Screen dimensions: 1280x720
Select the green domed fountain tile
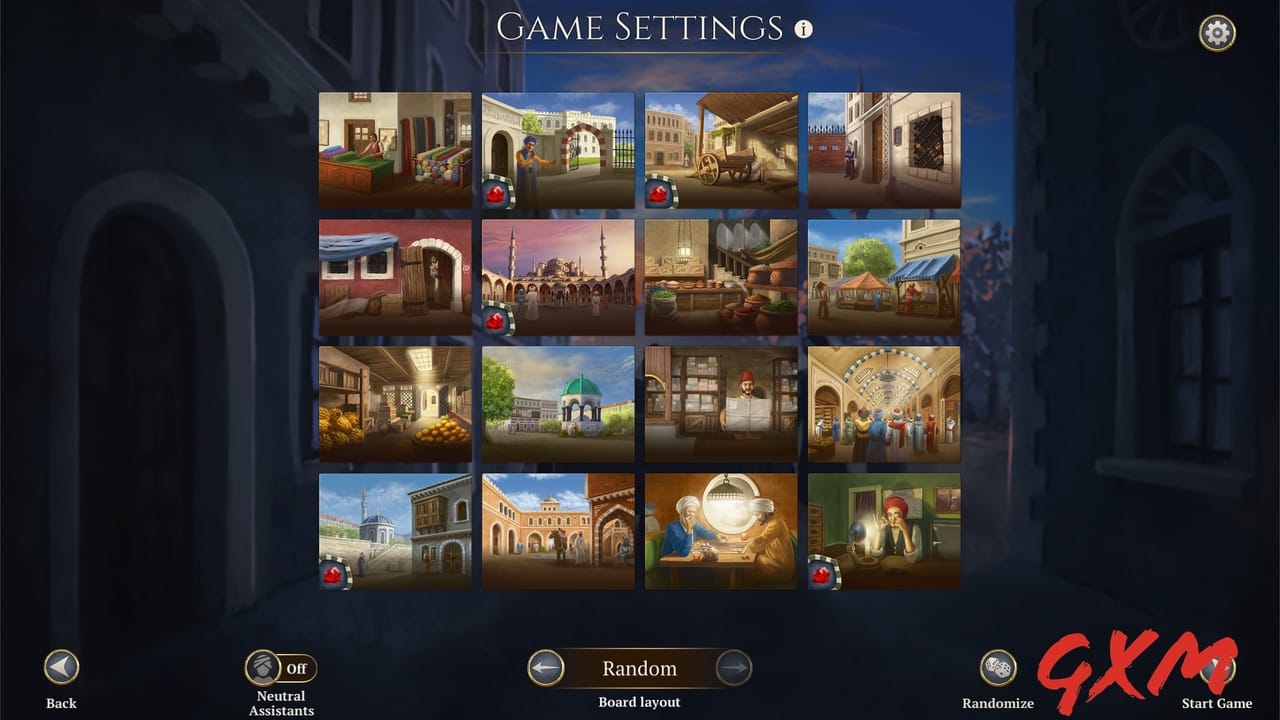click(558, 404)
